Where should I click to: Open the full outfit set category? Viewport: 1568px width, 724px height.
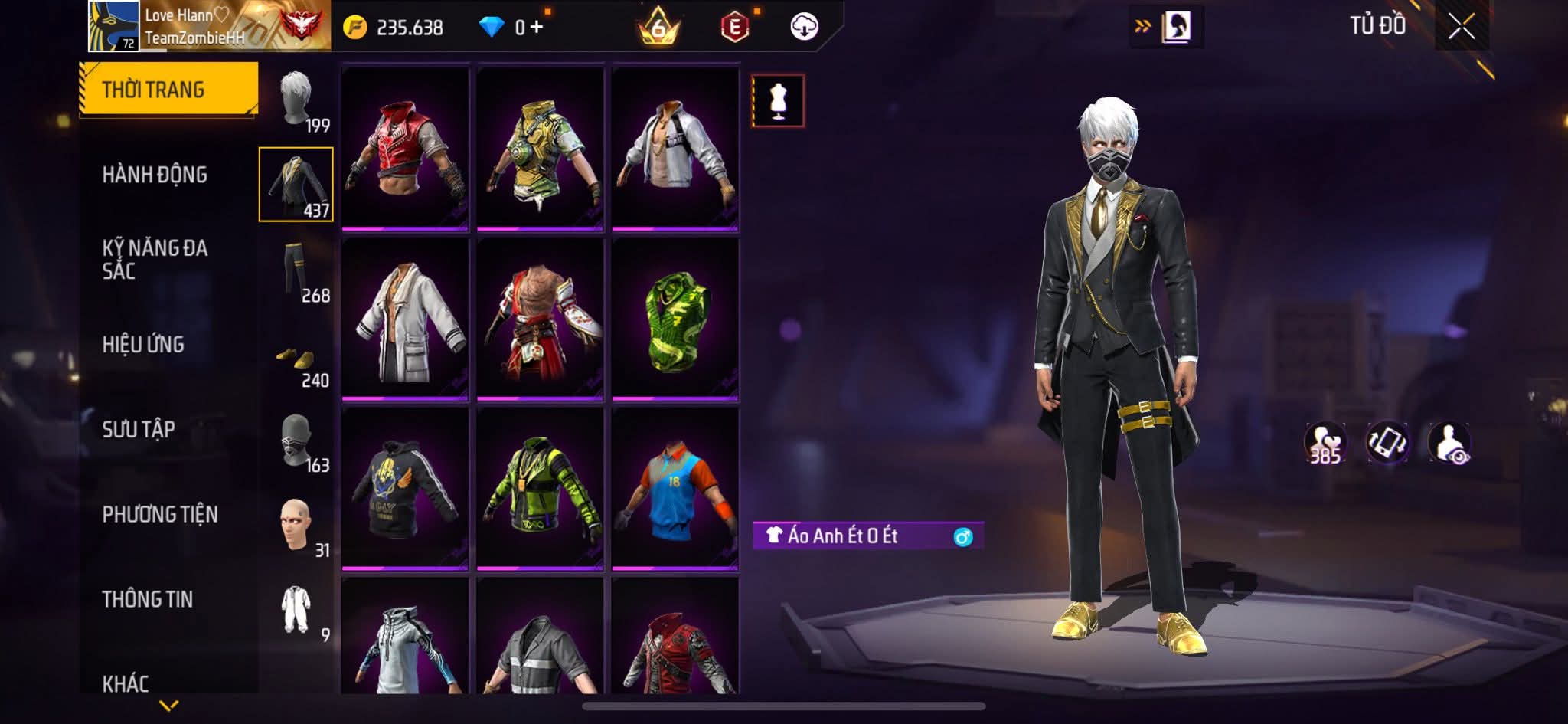pyautogui.click(x=296, y=611)
